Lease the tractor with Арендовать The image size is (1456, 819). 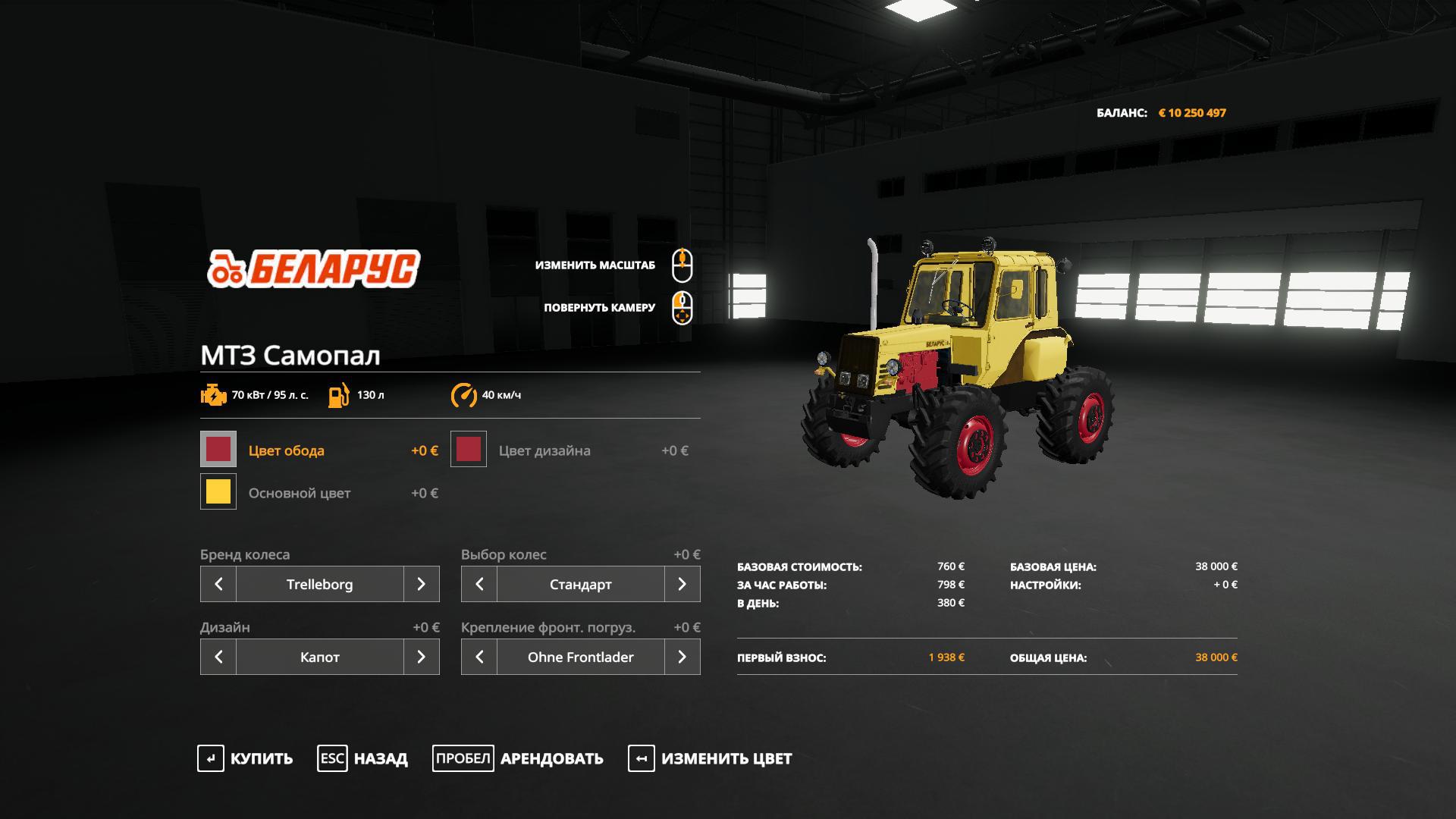click(518, 758)
